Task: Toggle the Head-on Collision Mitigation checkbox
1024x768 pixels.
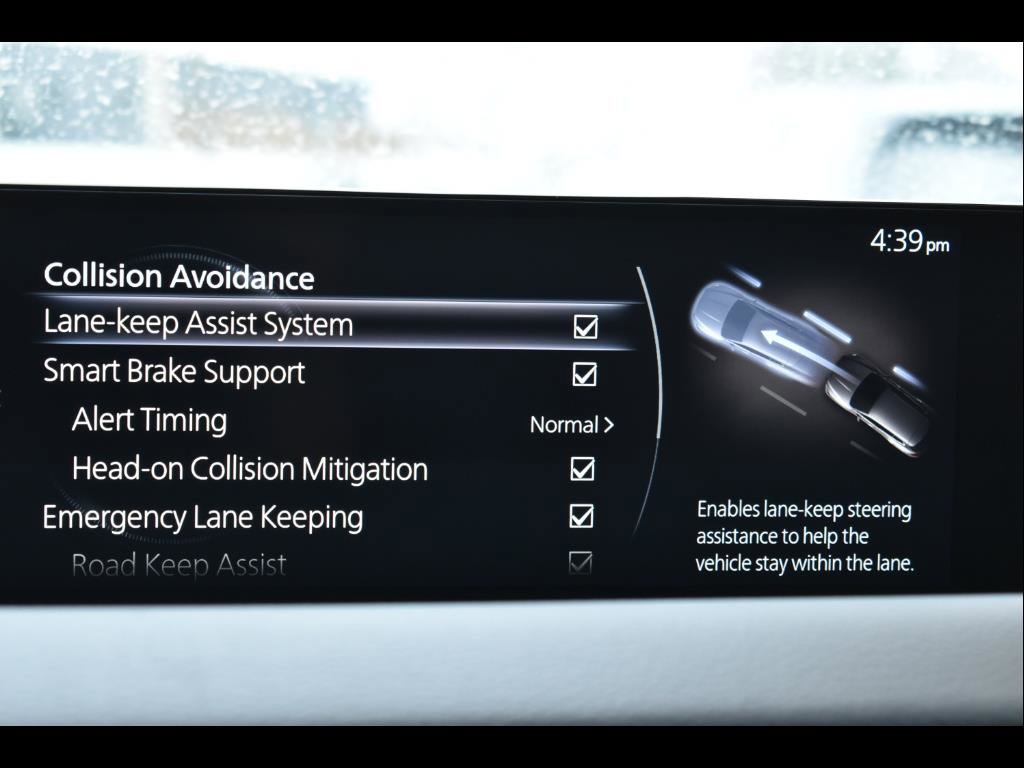Action: point(582,469)
